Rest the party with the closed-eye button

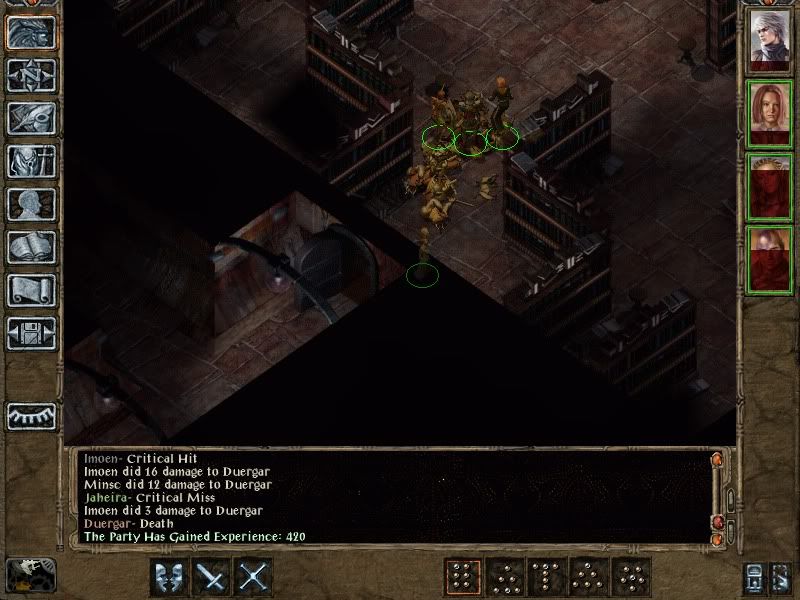point(31,416)
